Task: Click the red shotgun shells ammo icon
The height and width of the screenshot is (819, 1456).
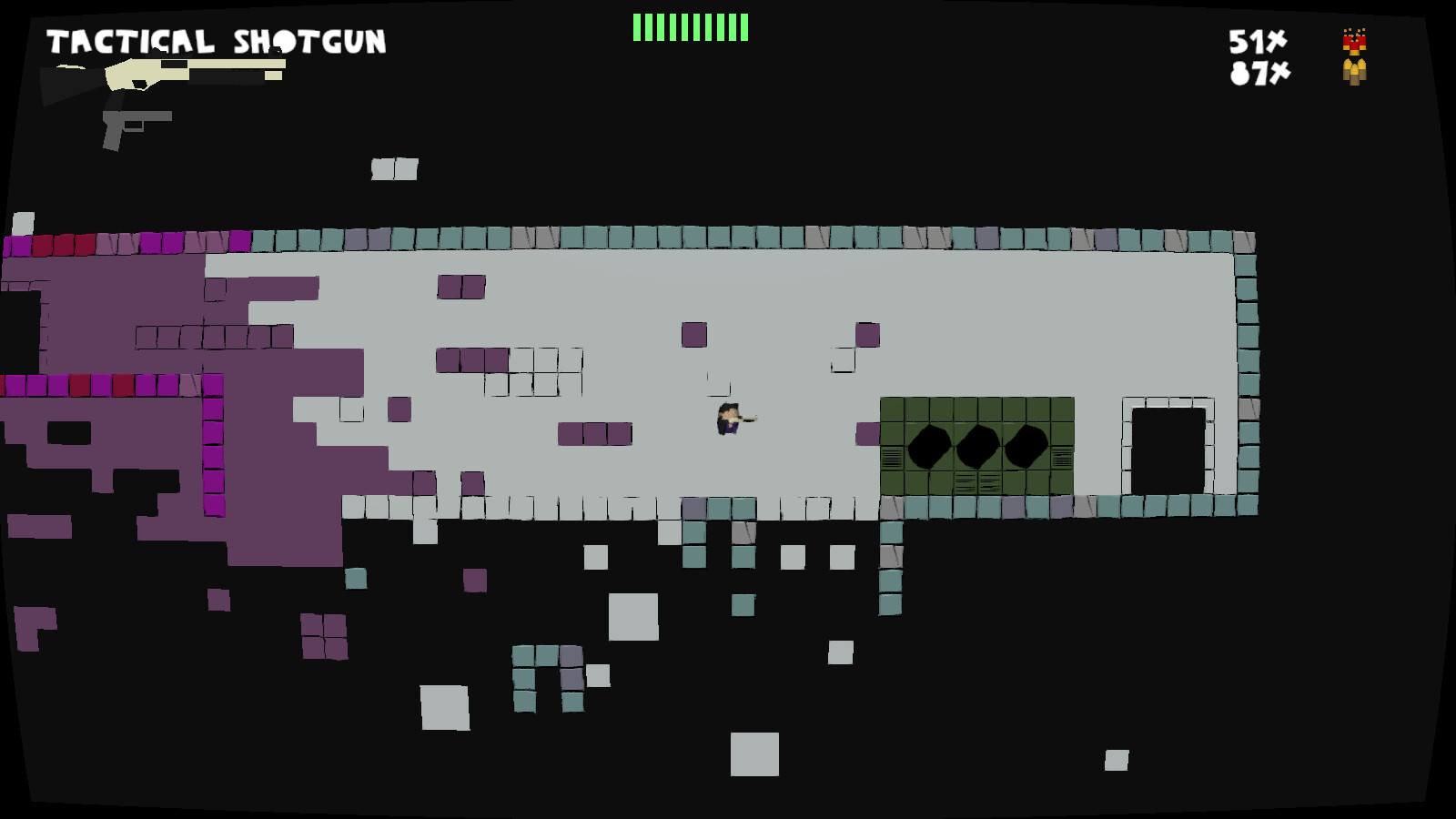Action: 1353,44
